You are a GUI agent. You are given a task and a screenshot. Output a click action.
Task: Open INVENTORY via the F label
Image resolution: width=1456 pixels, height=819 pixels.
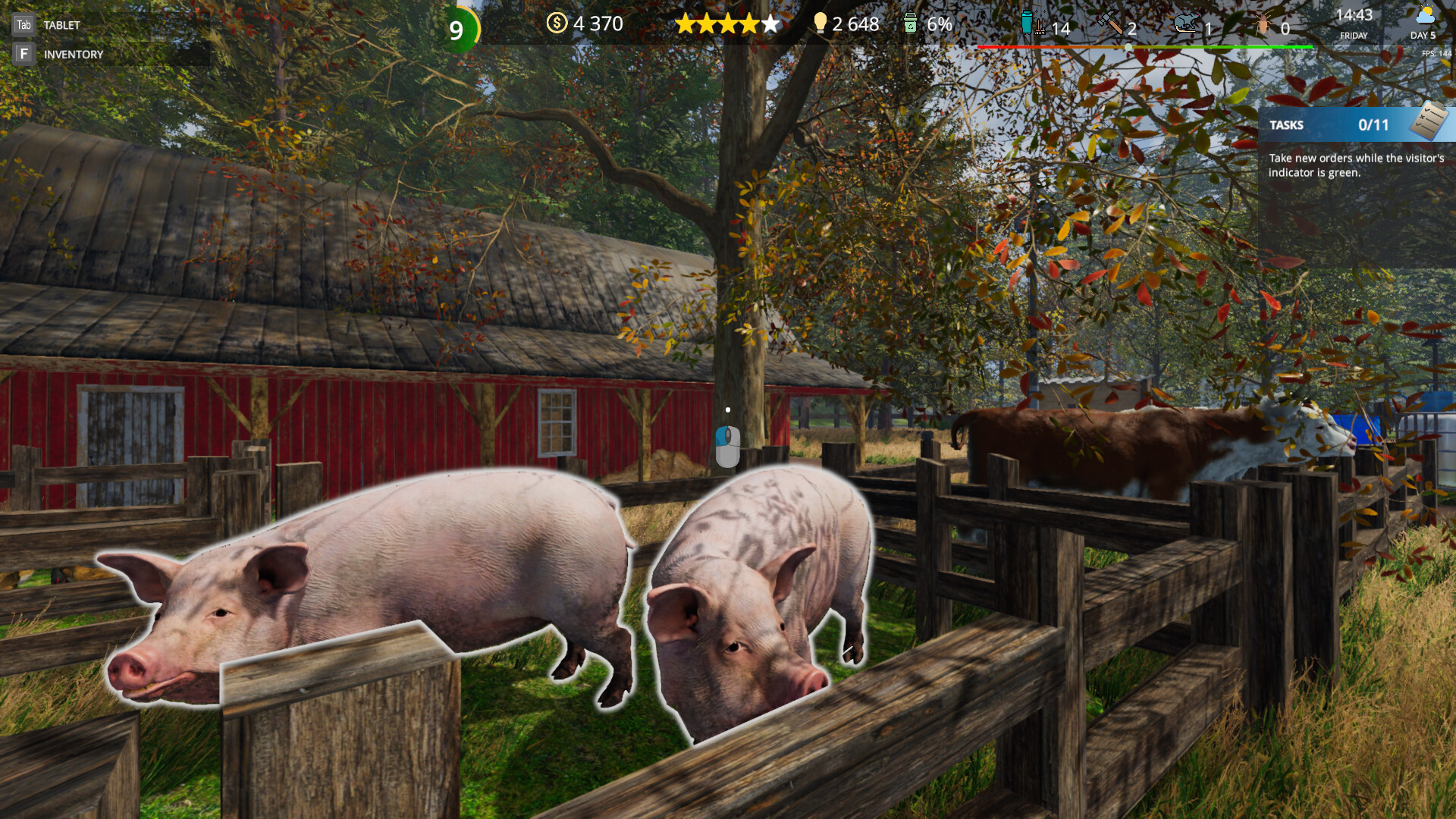(x=24, y=54)
